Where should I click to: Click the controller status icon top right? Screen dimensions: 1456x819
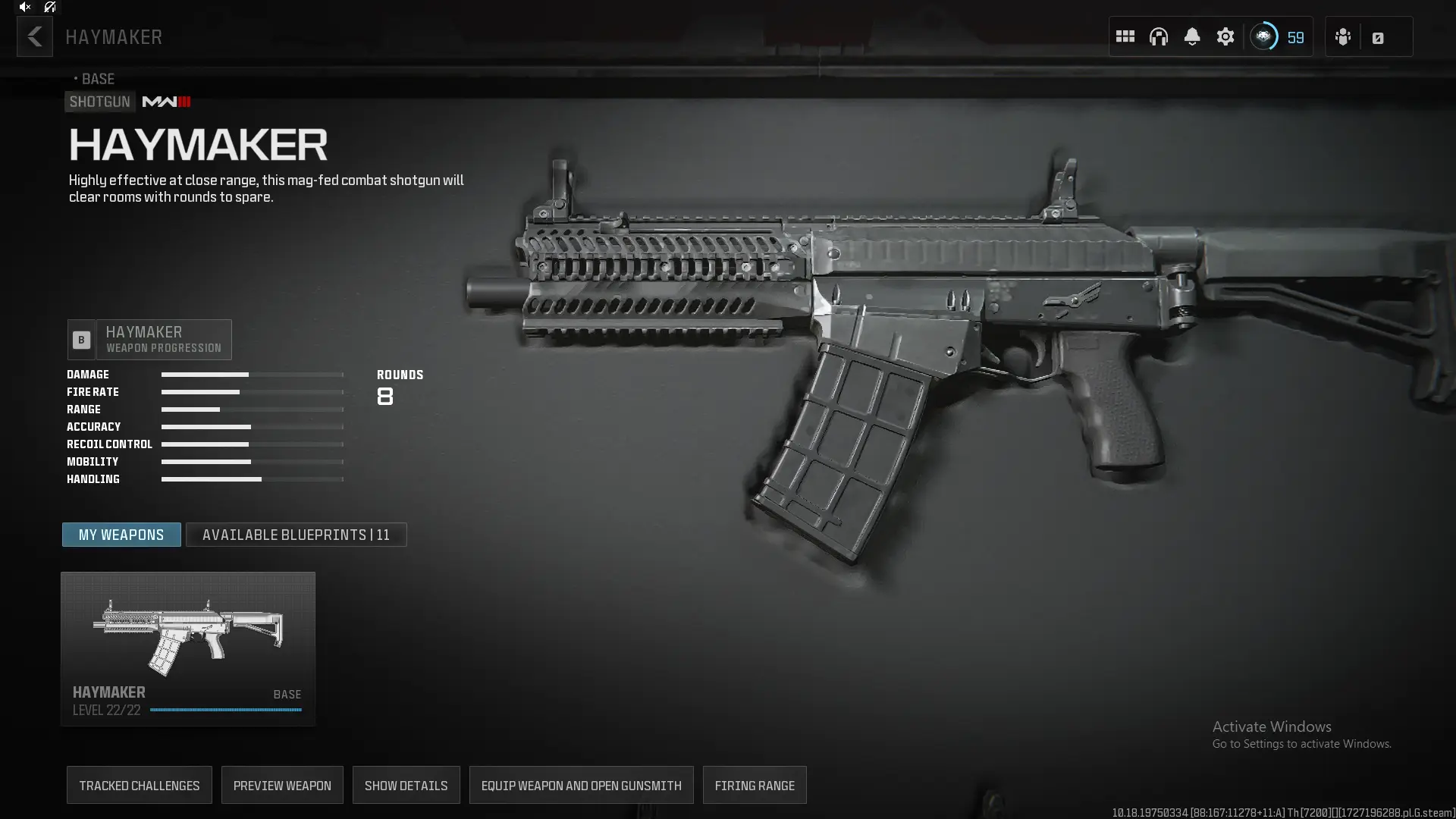(x=1379, y=36)
